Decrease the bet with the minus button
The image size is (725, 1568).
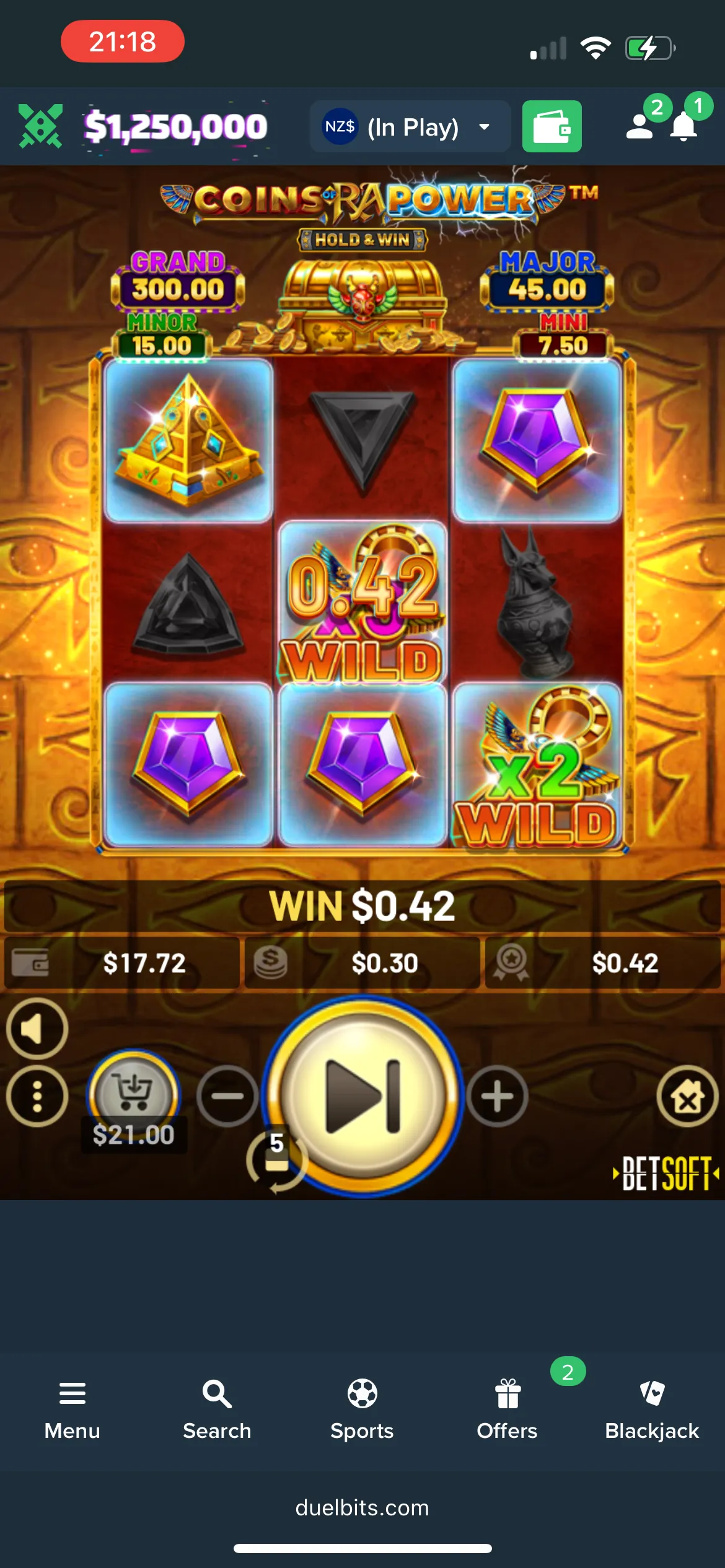coord(227,1096)
